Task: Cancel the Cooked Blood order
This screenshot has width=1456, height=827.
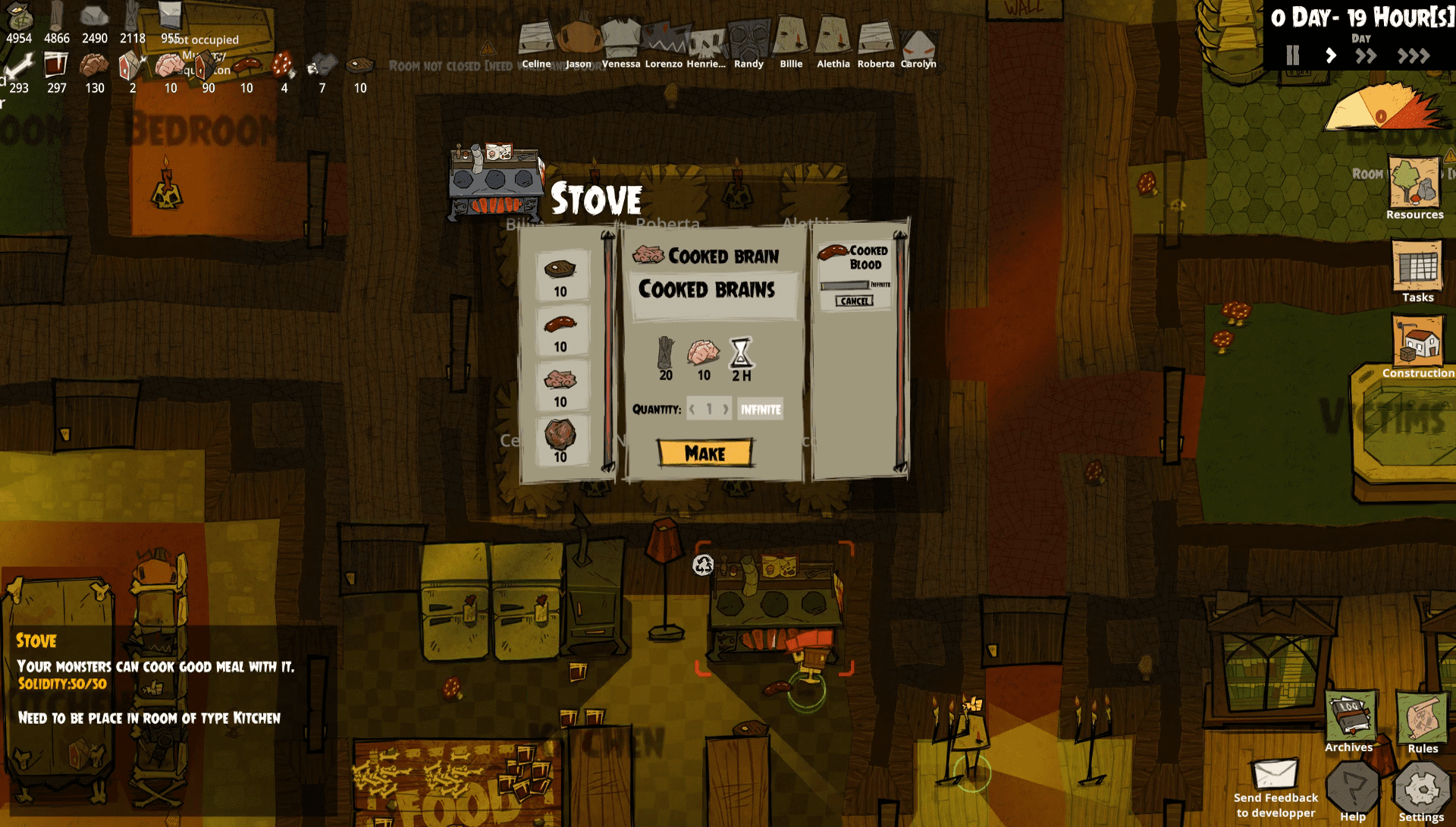Action: point(855,301)
